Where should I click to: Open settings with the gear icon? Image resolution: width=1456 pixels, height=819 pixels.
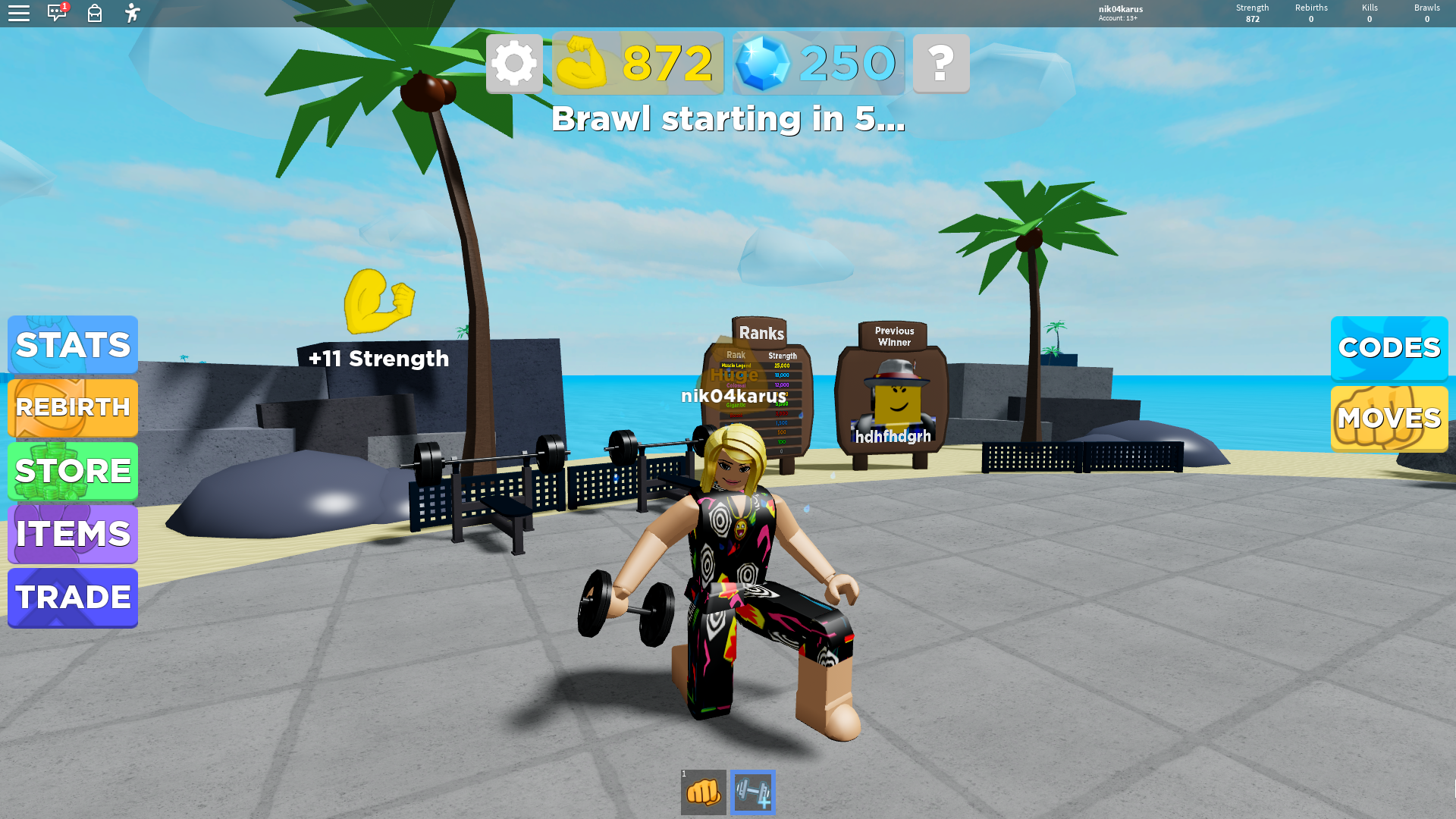[514, 63]
